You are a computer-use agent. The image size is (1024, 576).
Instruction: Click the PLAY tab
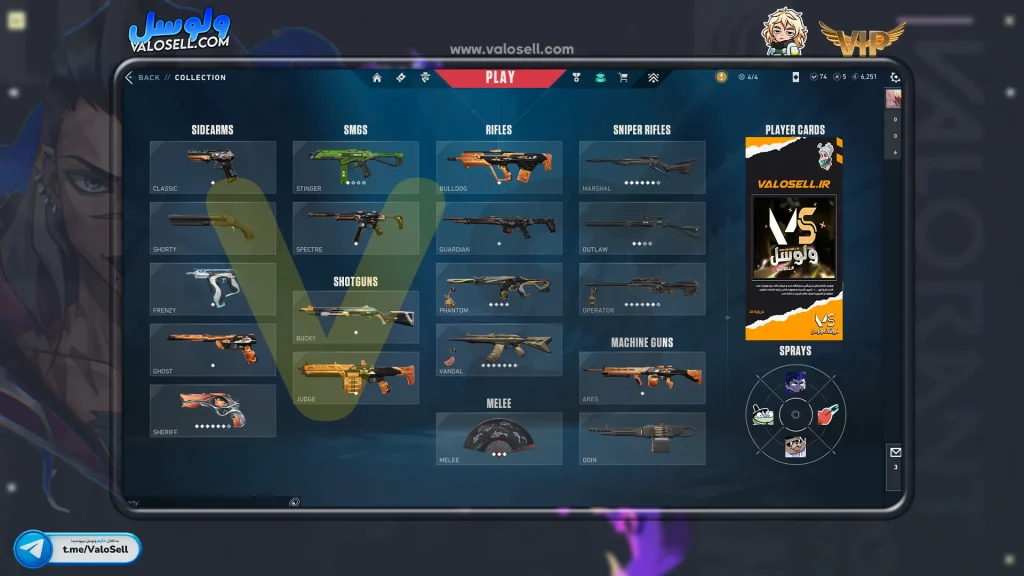pyautogui.click(x=500, y=77)
